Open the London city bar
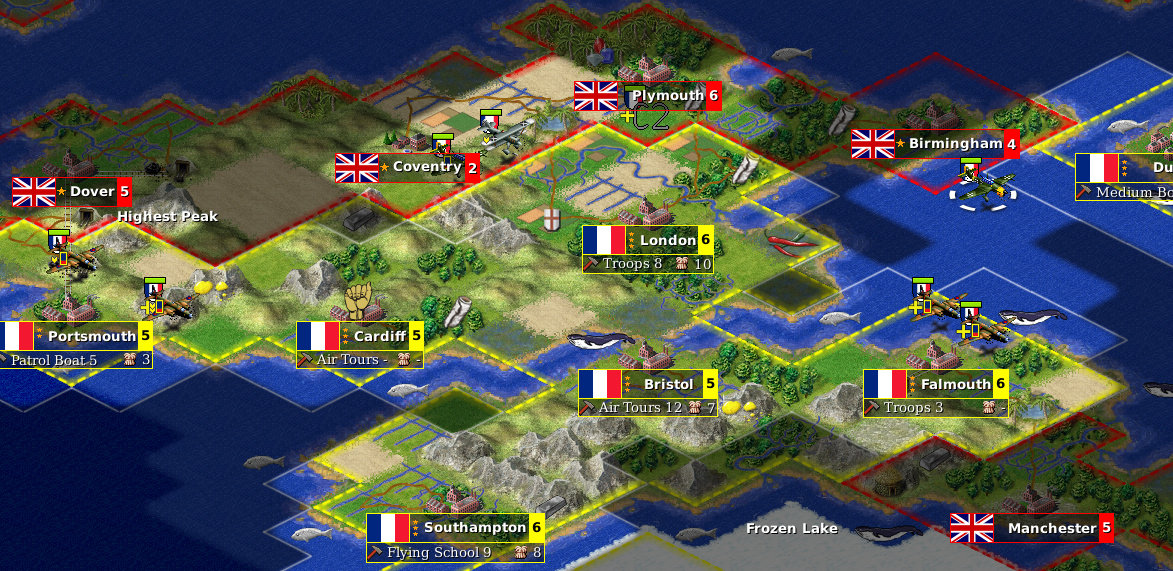This screenshot has height=571, width=1173. point(668,240)
